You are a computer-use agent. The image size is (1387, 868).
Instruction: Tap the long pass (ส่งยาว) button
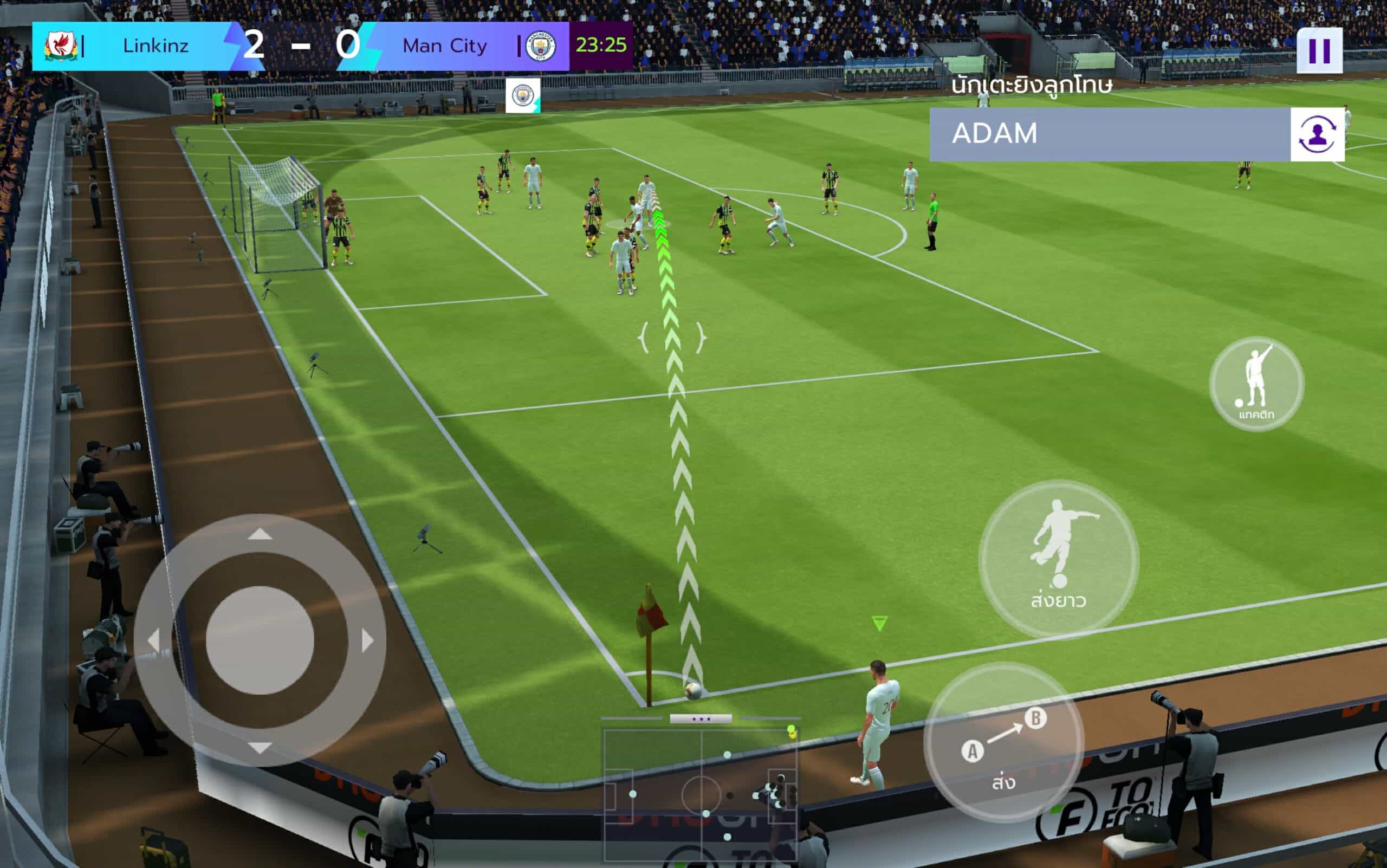click(1058, 559)
